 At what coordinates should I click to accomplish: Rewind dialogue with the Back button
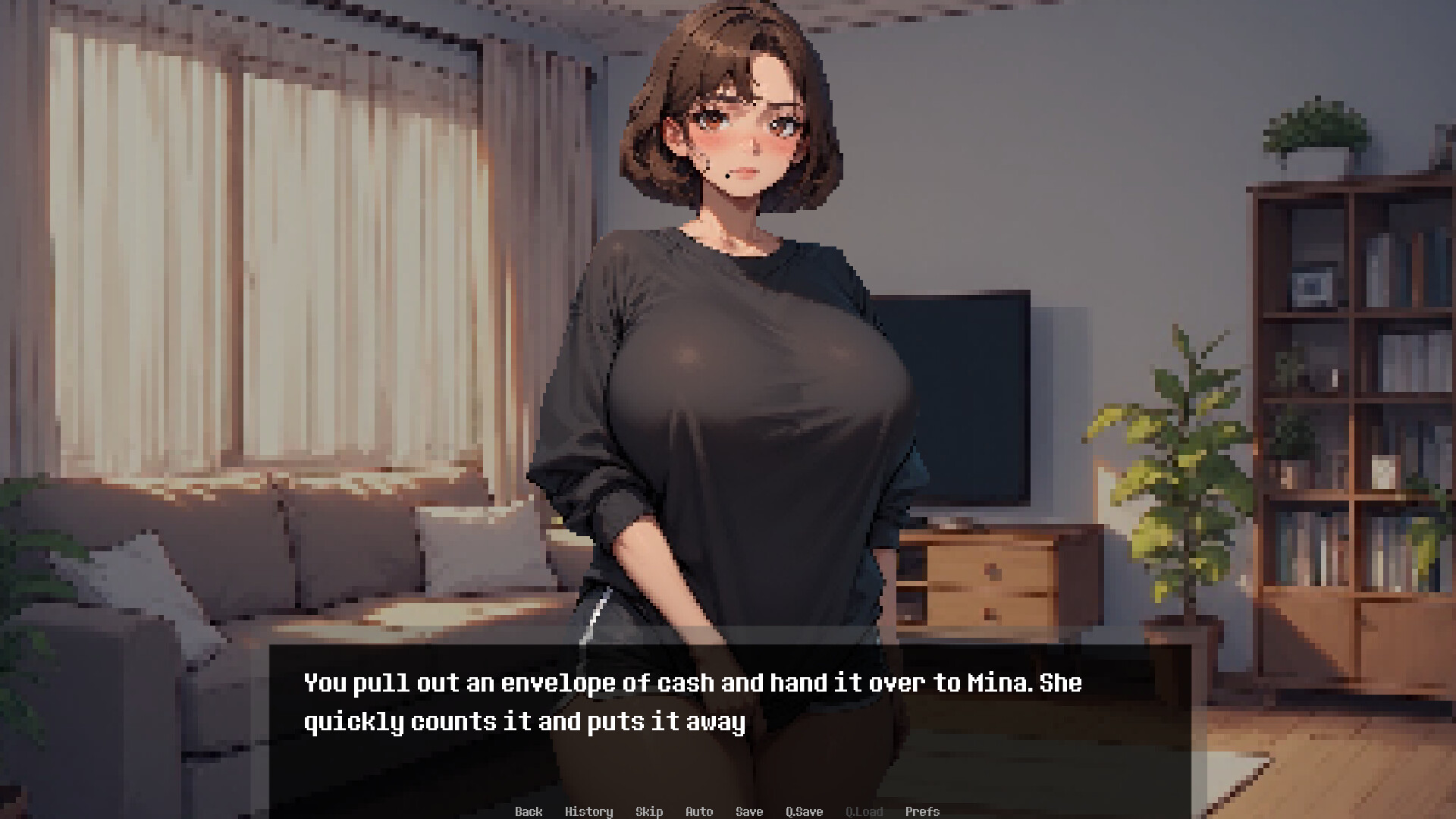click(529, 811)
